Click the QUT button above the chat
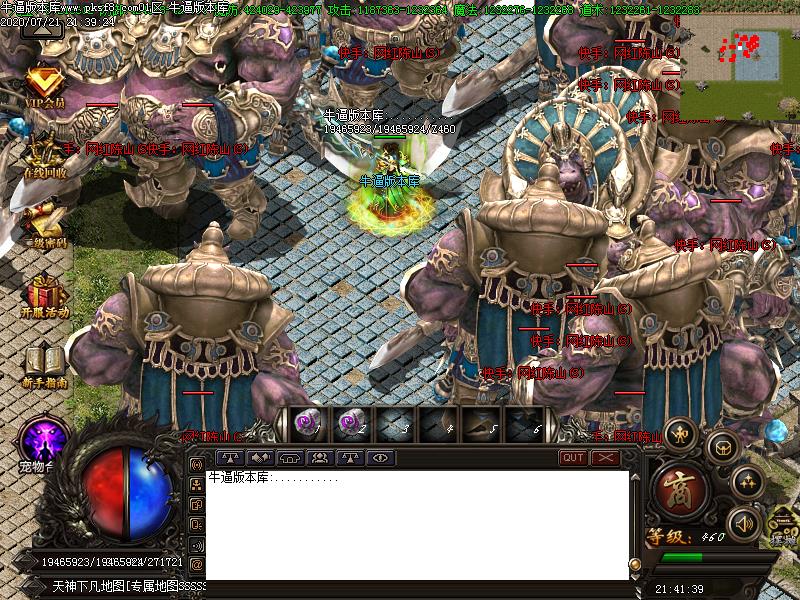The width and height of the screenshot is (800, 600). 573,458
